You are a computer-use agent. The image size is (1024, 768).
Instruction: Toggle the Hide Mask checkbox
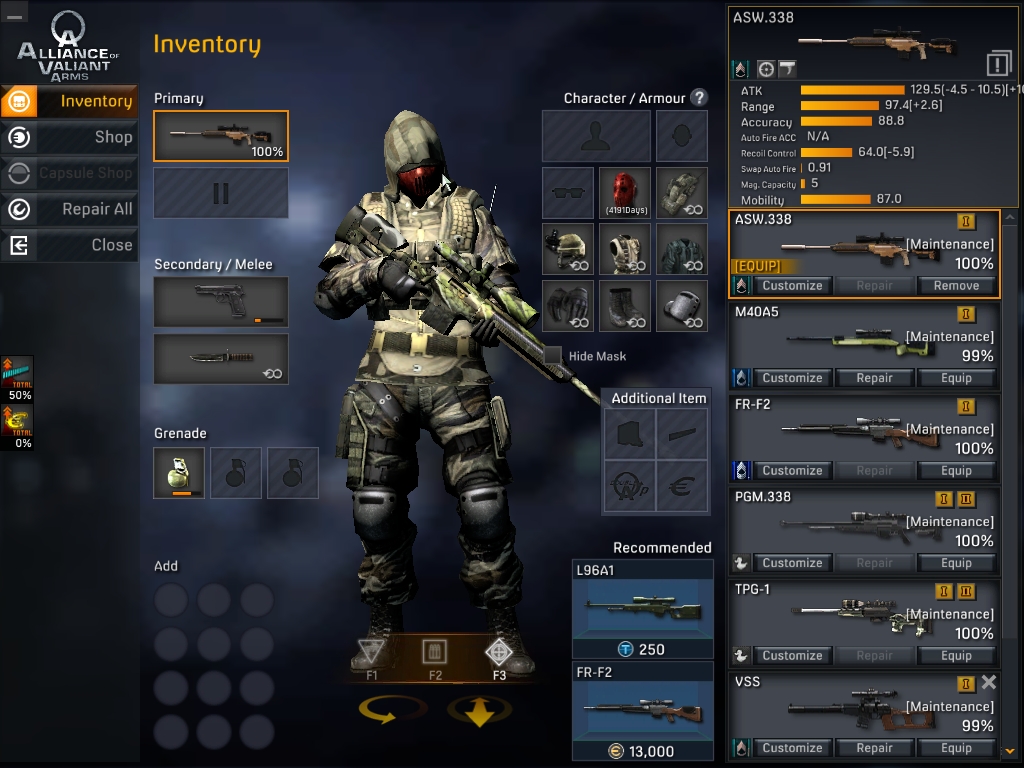coord(553,355)
